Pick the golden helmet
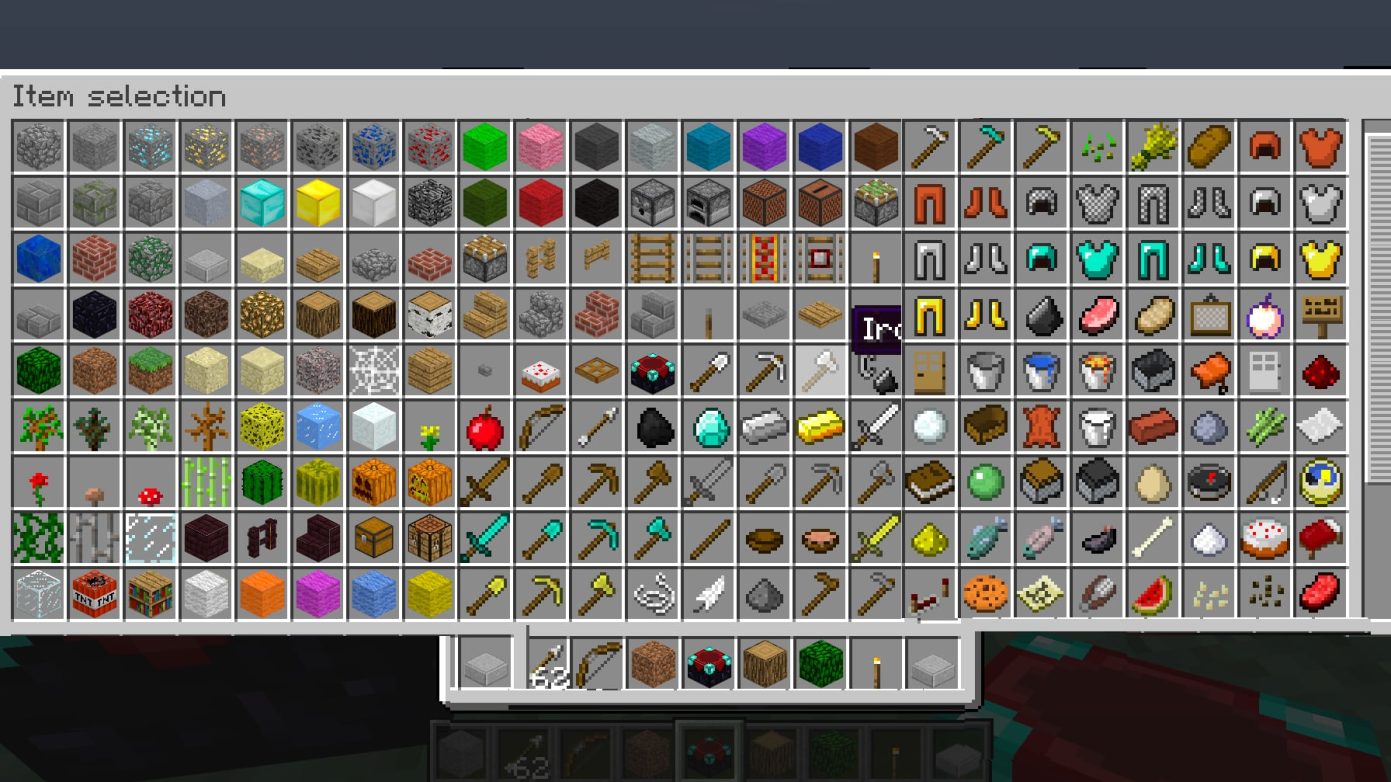 tap(1267, 258)
